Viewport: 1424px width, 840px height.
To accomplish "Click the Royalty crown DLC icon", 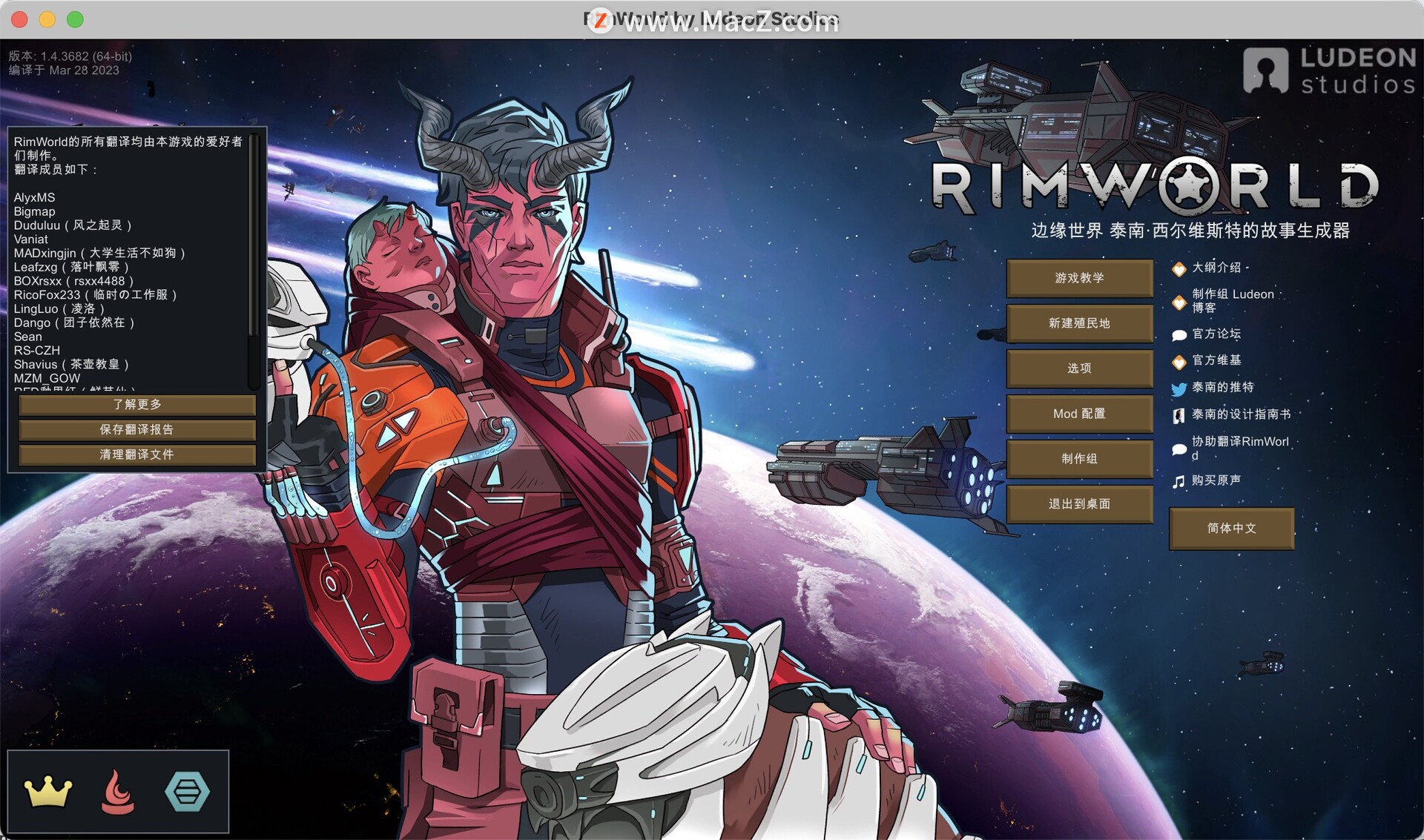I will pos(46,791).
